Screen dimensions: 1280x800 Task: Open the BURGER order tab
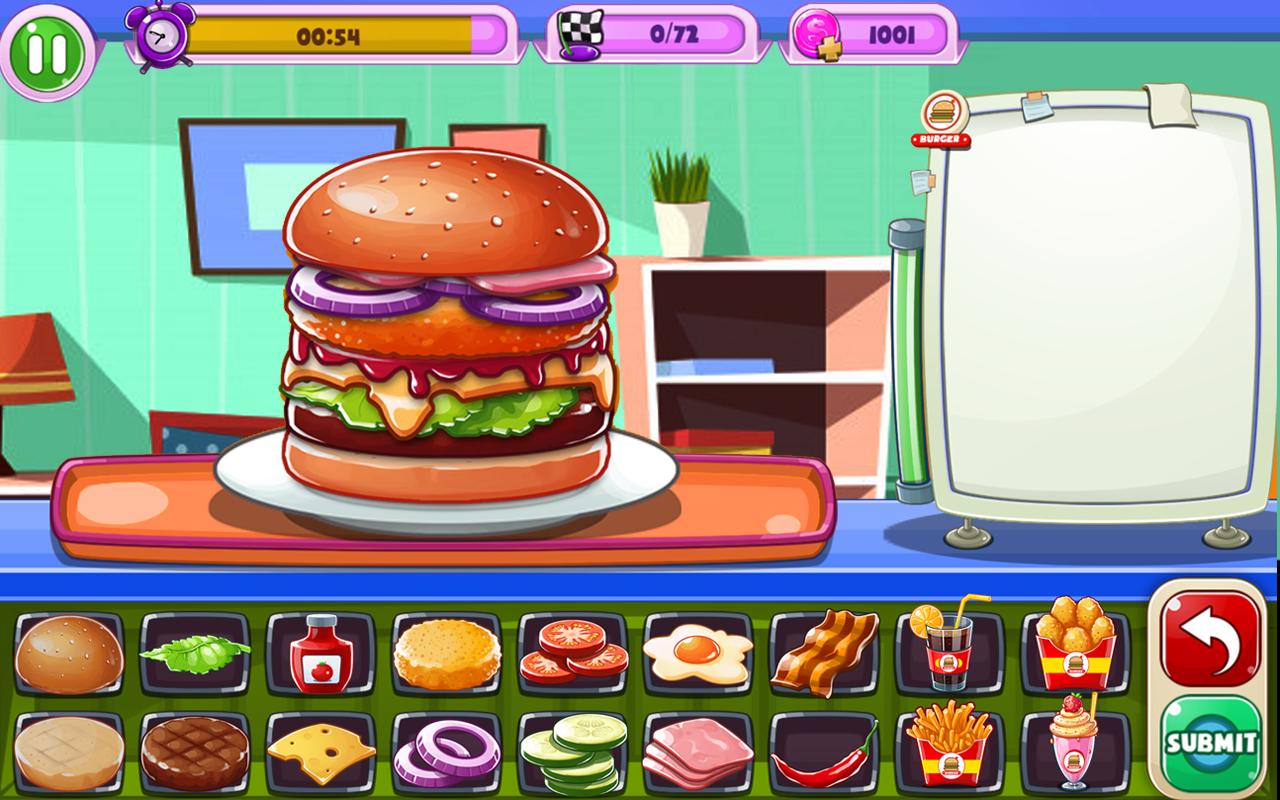click(941, 120)
